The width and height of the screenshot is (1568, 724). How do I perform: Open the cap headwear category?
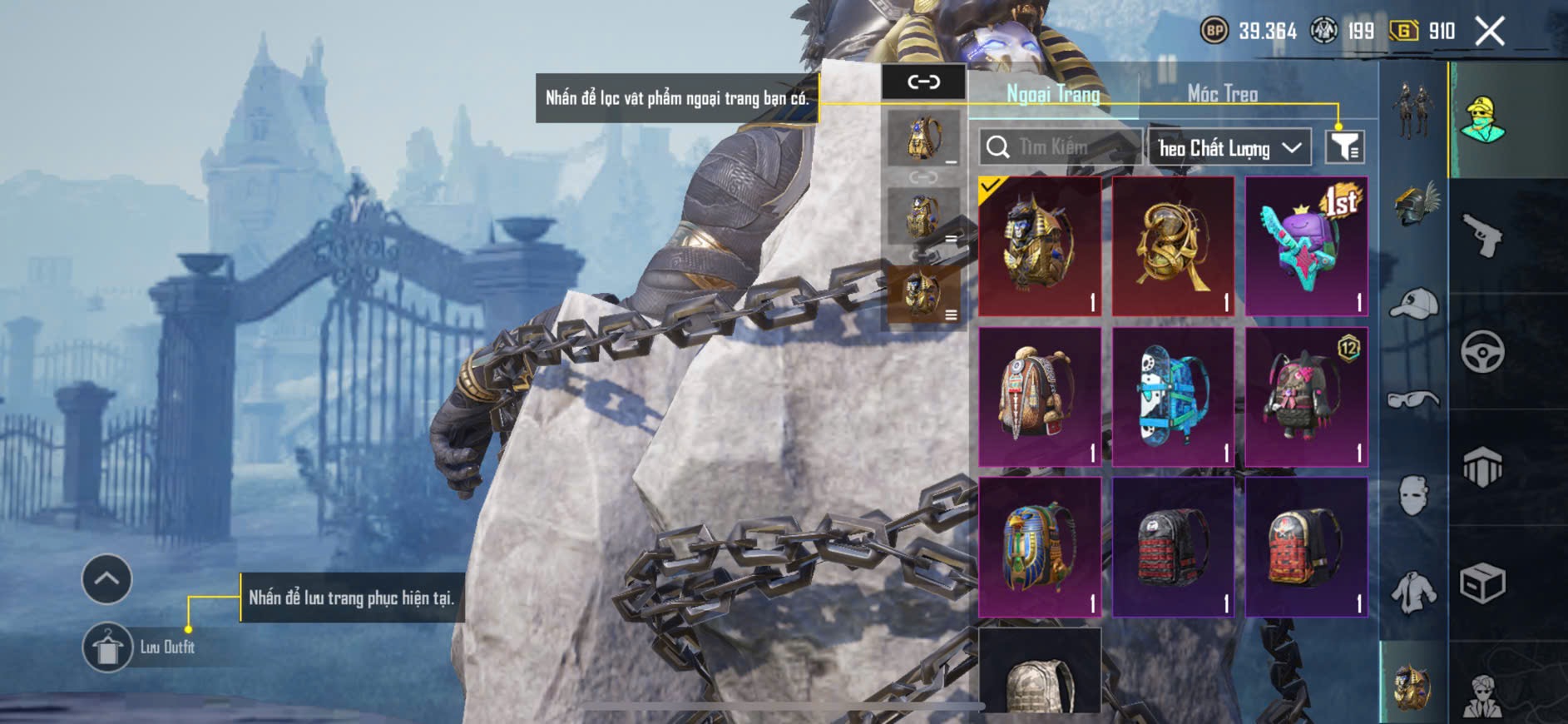point(1414,303)
